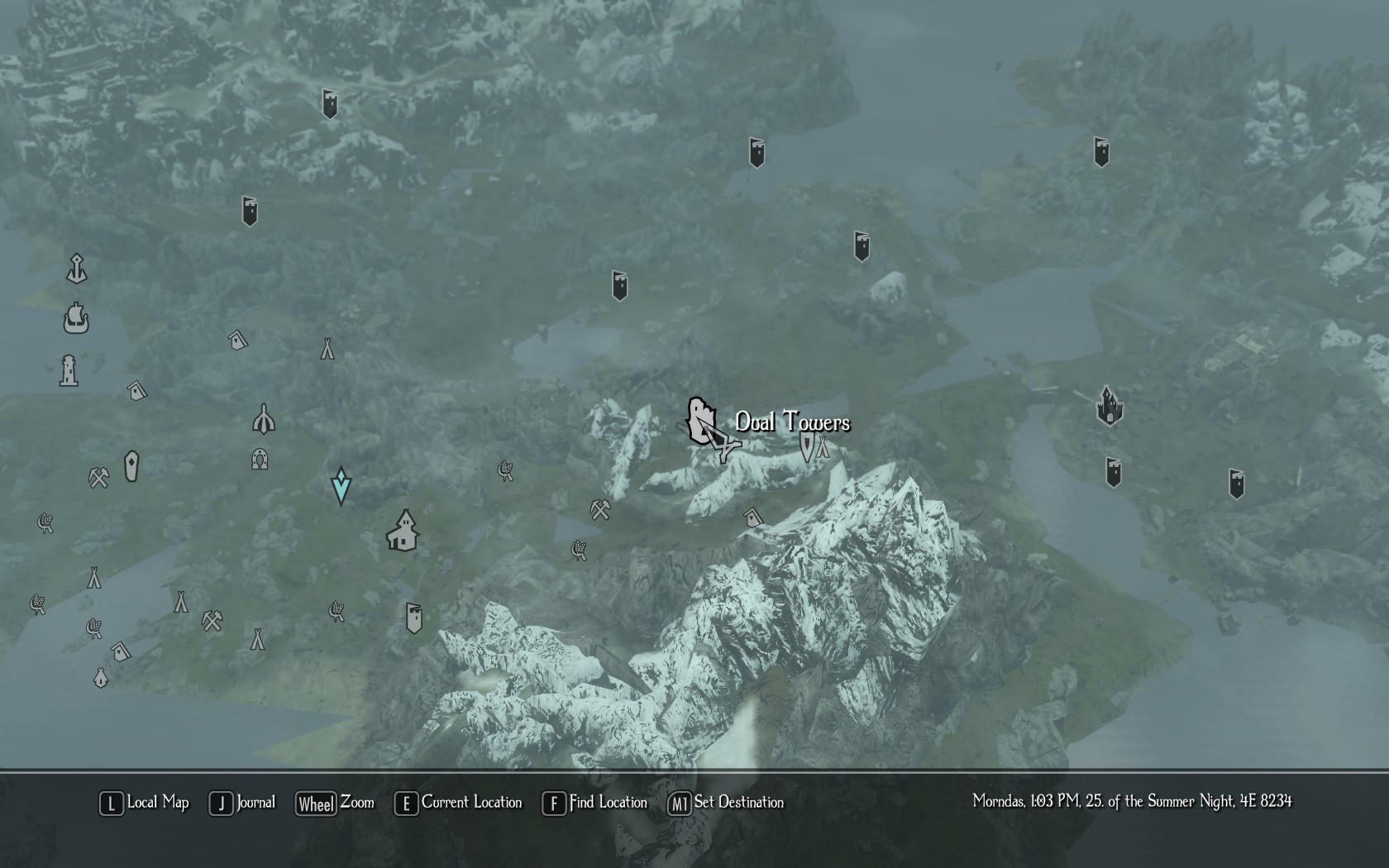Choose the Find Location option
Image resolution: width=1389 pixels, height=868 pixels.
point(595,803)
